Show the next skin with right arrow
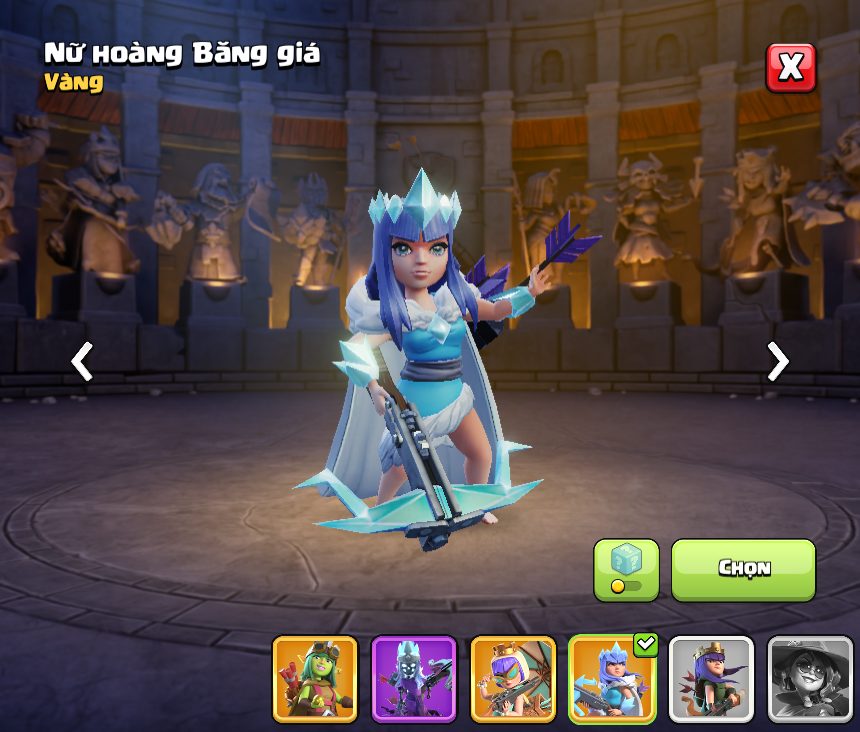Screen dimensions: 860x732 click(777, 361)
